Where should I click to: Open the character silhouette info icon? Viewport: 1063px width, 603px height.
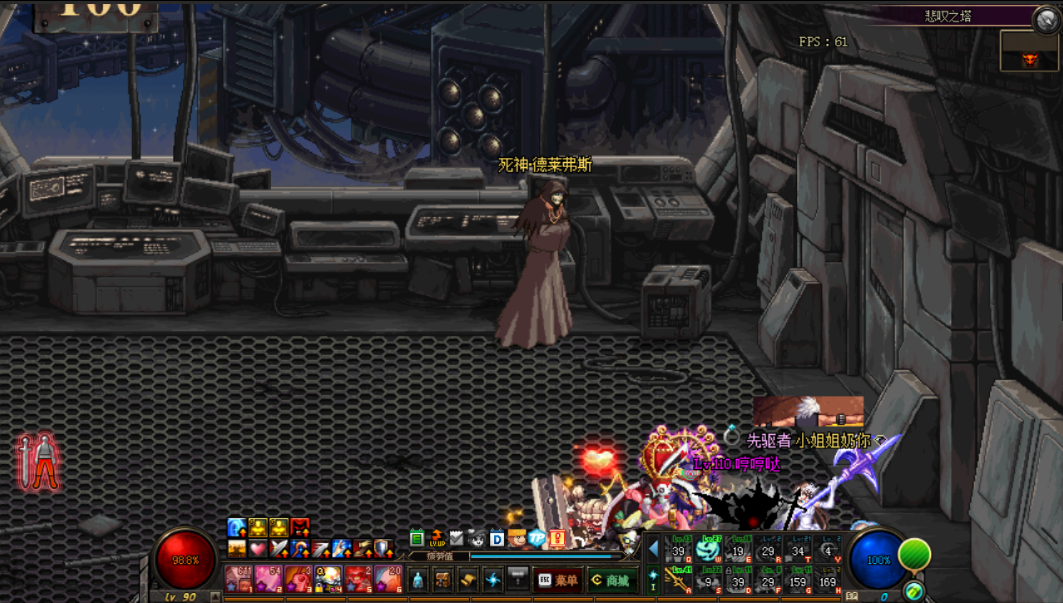(418, 580)
